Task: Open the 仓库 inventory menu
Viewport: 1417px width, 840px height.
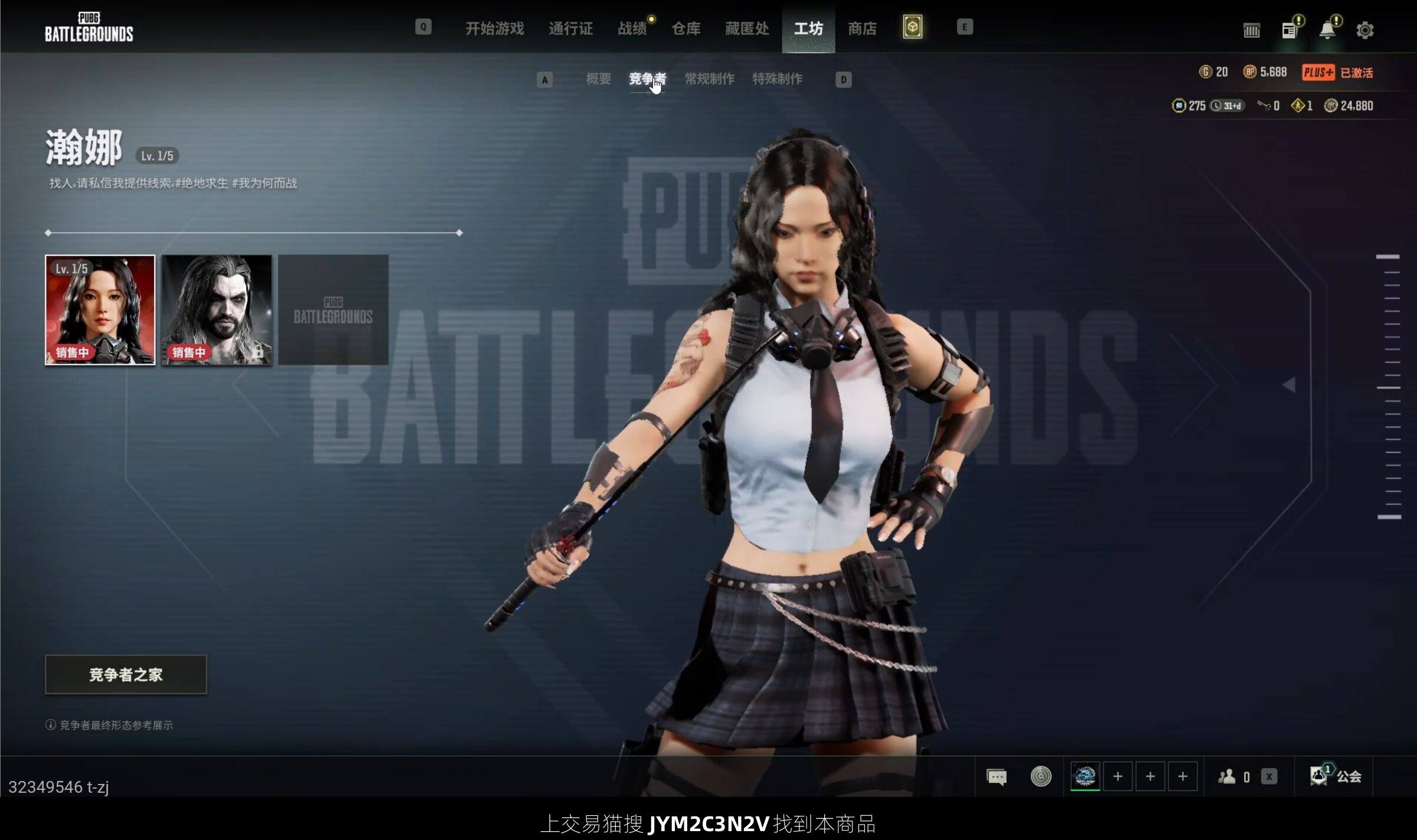Action: point(685,28)
